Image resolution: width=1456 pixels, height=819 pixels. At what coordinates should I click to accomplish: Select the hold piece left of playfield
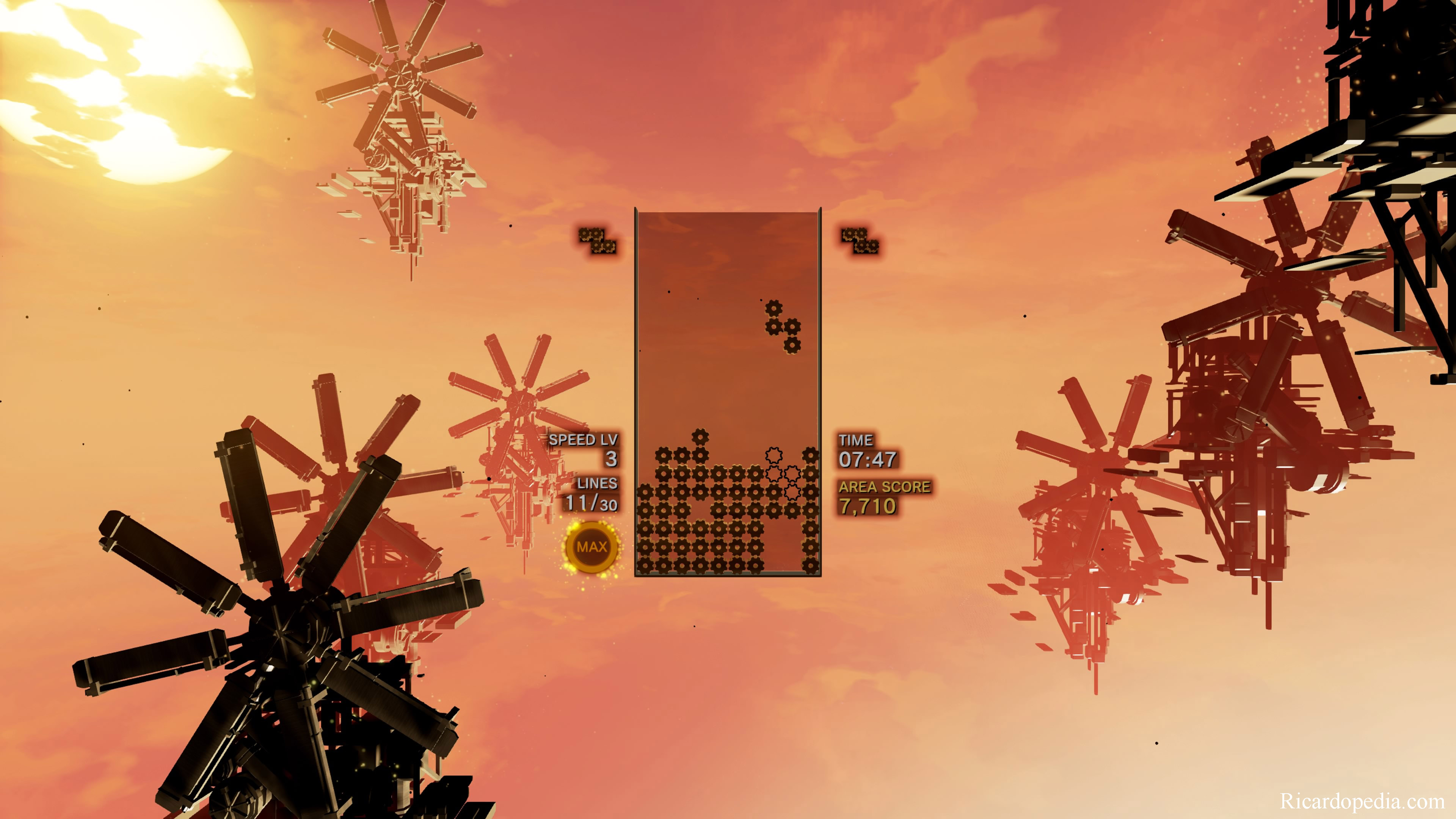pos(597,240)
